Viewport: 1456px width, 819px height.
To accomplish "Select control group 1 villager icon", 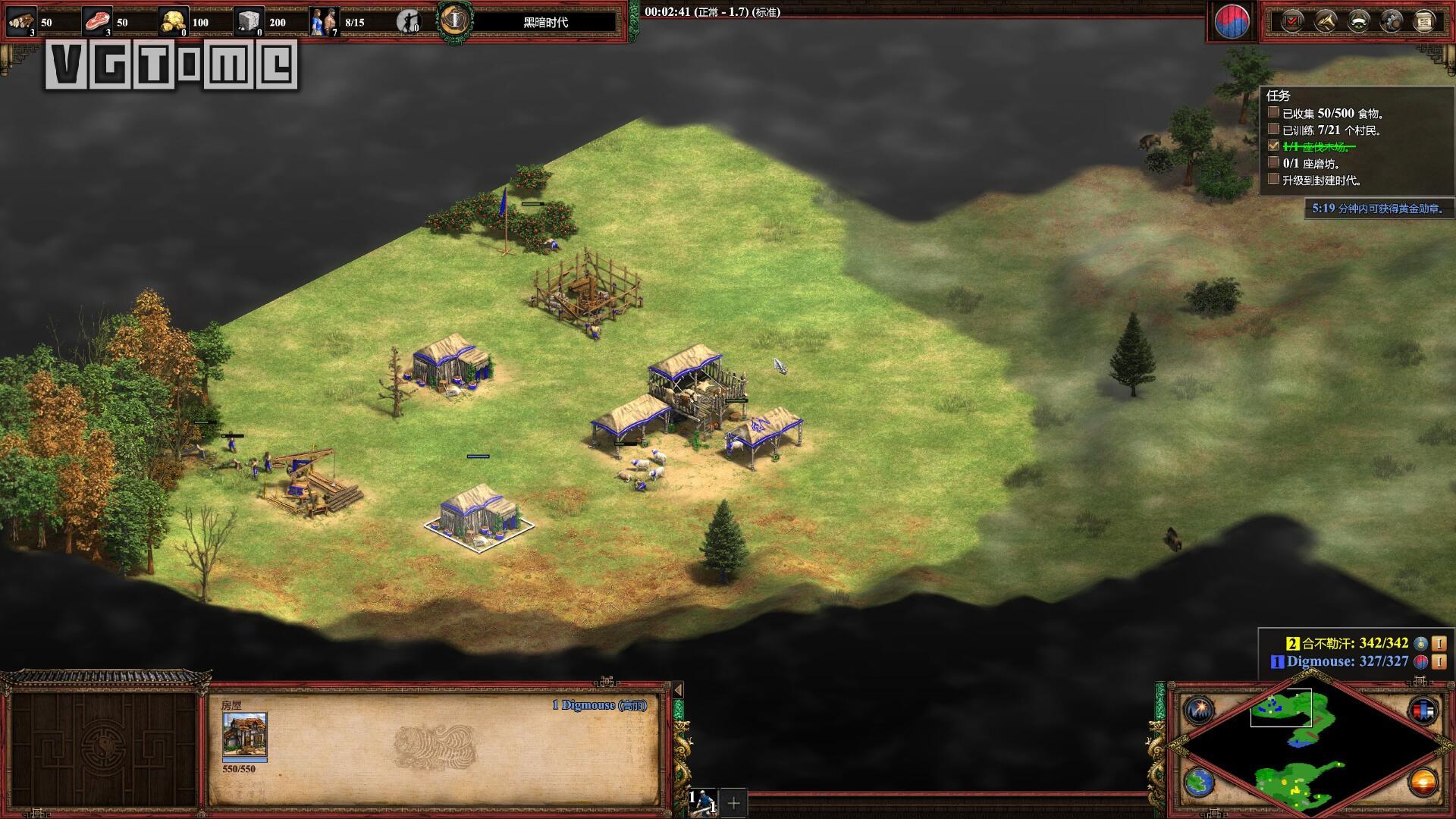I will [703, 802].
